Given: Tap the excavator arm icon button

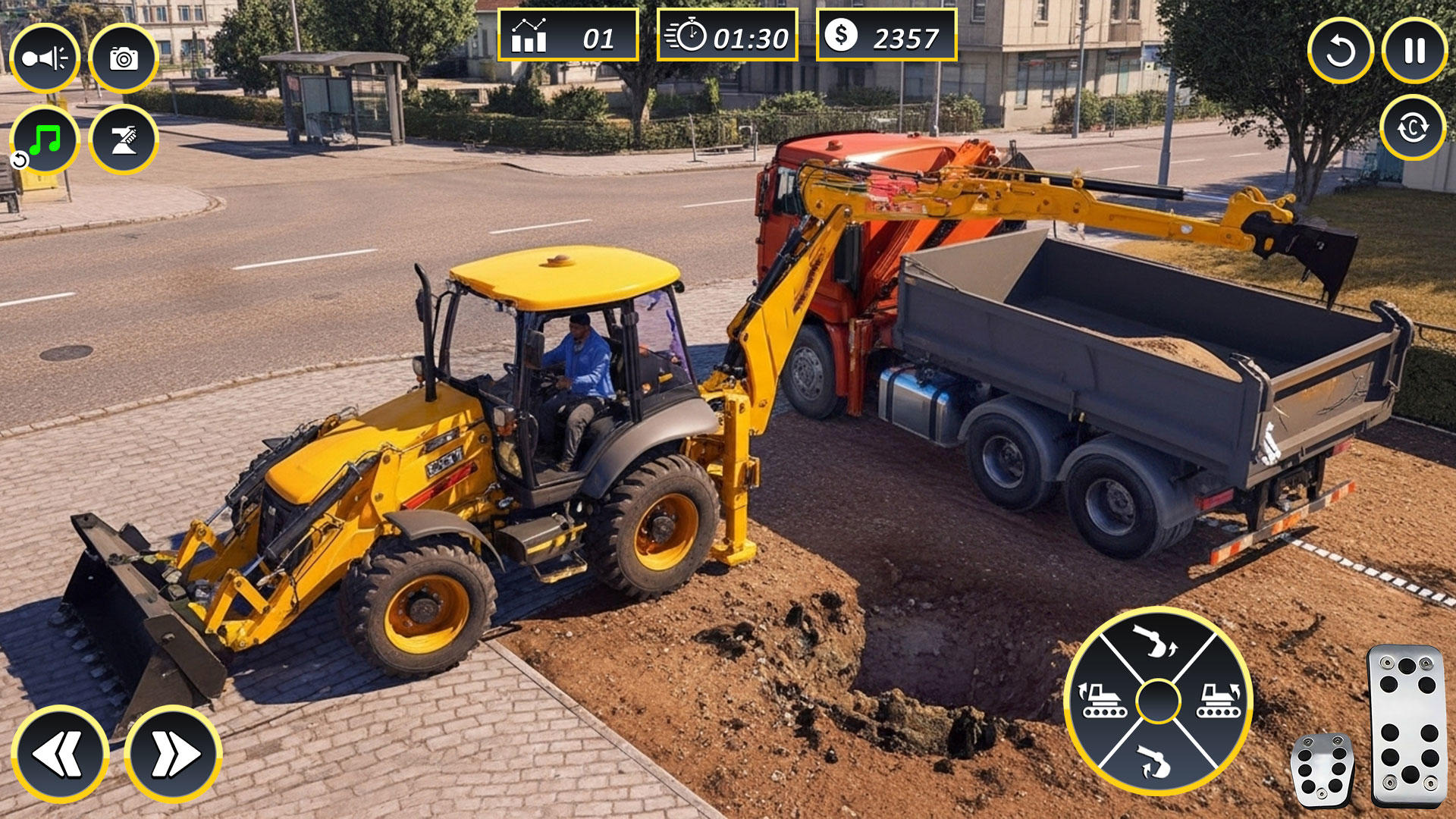Looking at the screenshot, I should coord(124,140).
